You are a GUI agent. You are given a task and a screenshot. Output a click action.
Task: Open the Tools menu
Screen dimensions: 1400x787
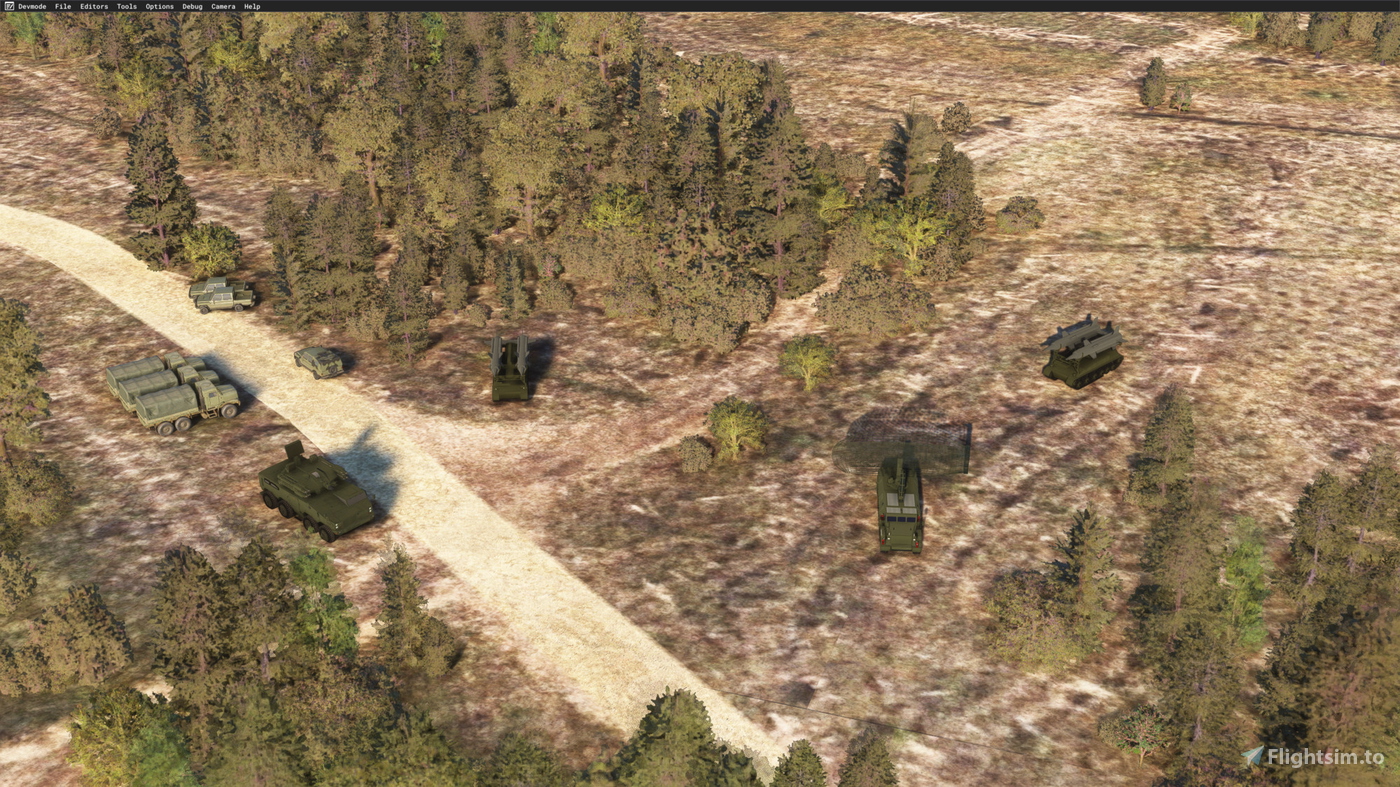point(124,5)
